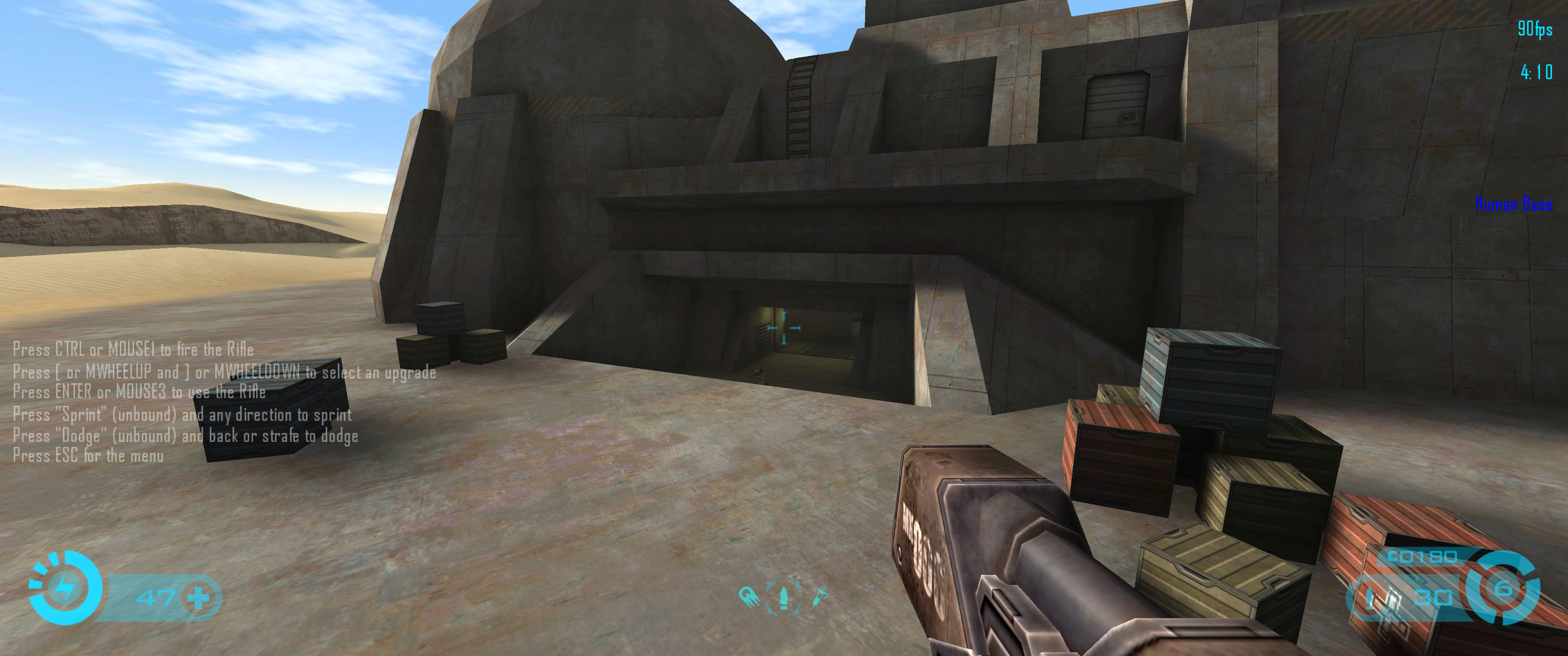Select the blaster comet icon in inventory
This screenshot has width=1568, height=656.
748,596
